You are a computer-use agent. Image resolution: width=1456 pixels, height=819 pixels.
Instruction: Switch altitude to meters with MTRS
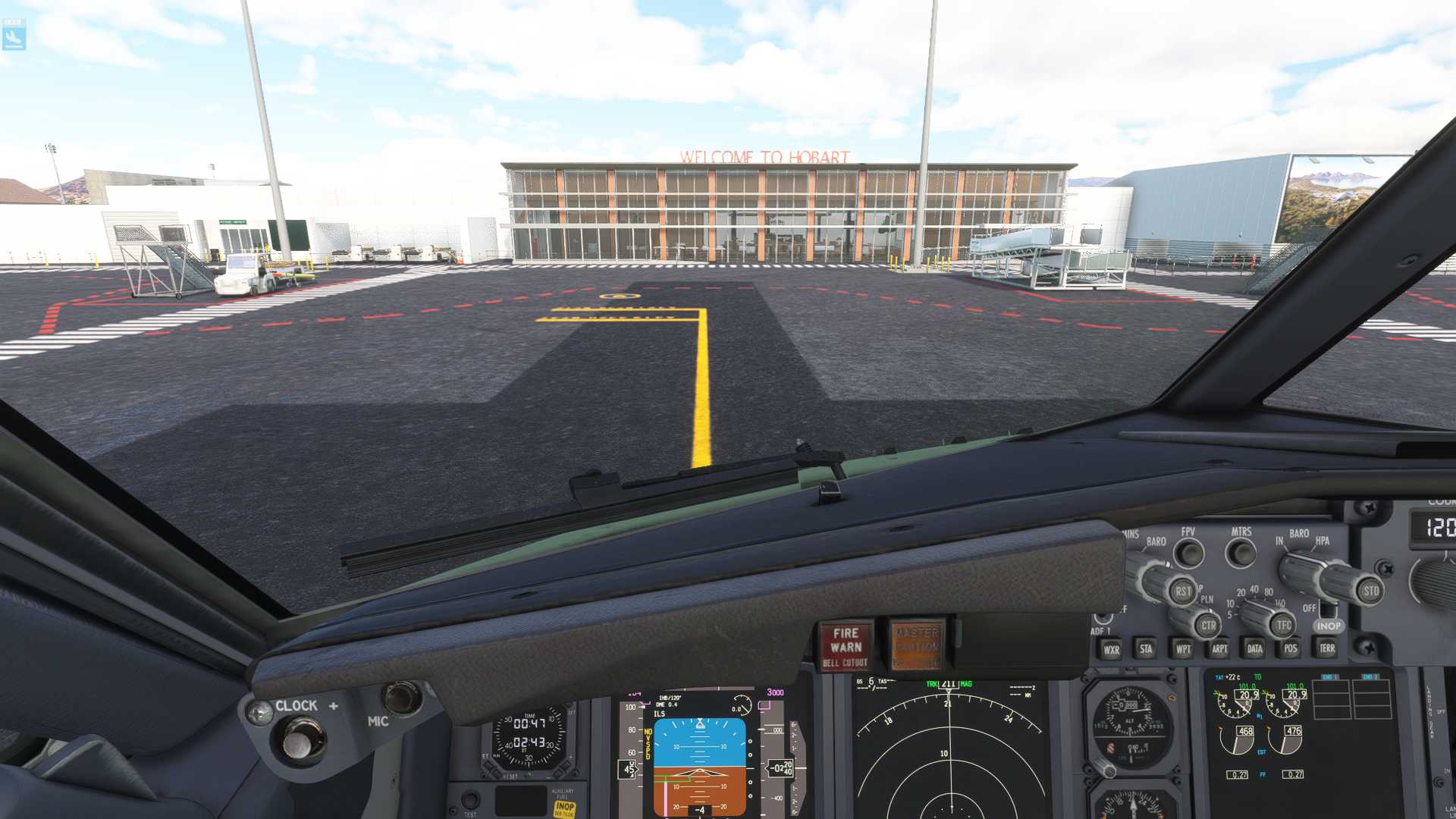pos(1241,552)
